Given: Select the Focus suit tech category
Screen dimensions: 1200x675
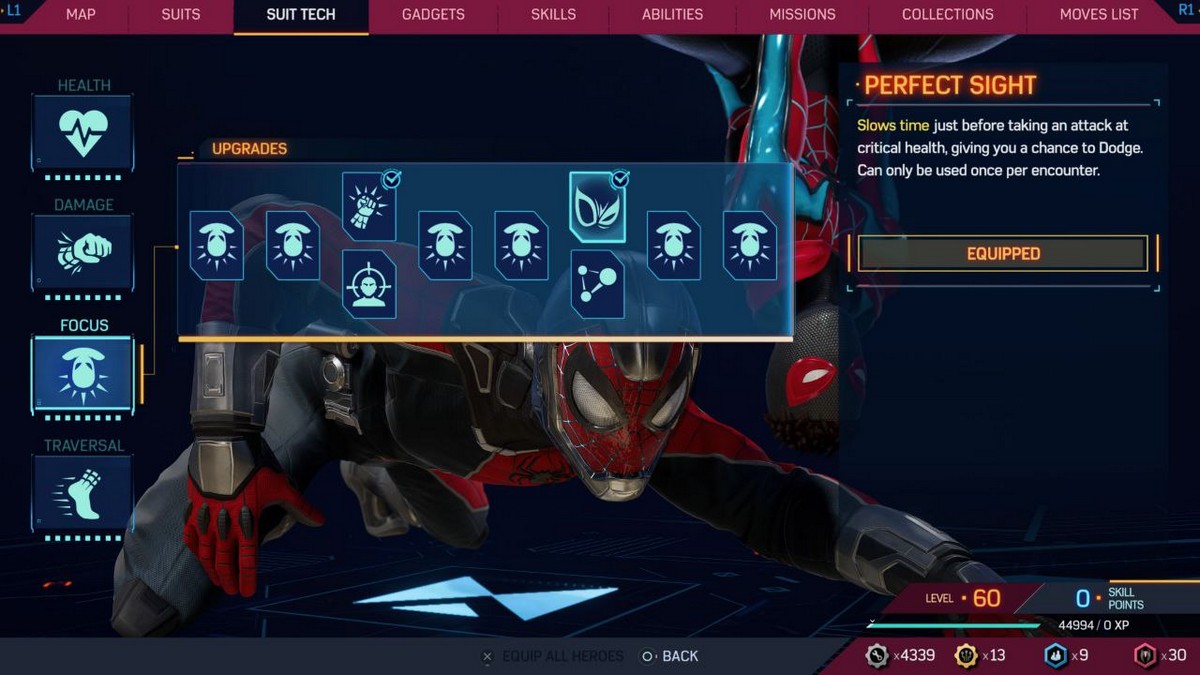Looking at the screenshot, I should pyautogui.click(x=83, y=373).
